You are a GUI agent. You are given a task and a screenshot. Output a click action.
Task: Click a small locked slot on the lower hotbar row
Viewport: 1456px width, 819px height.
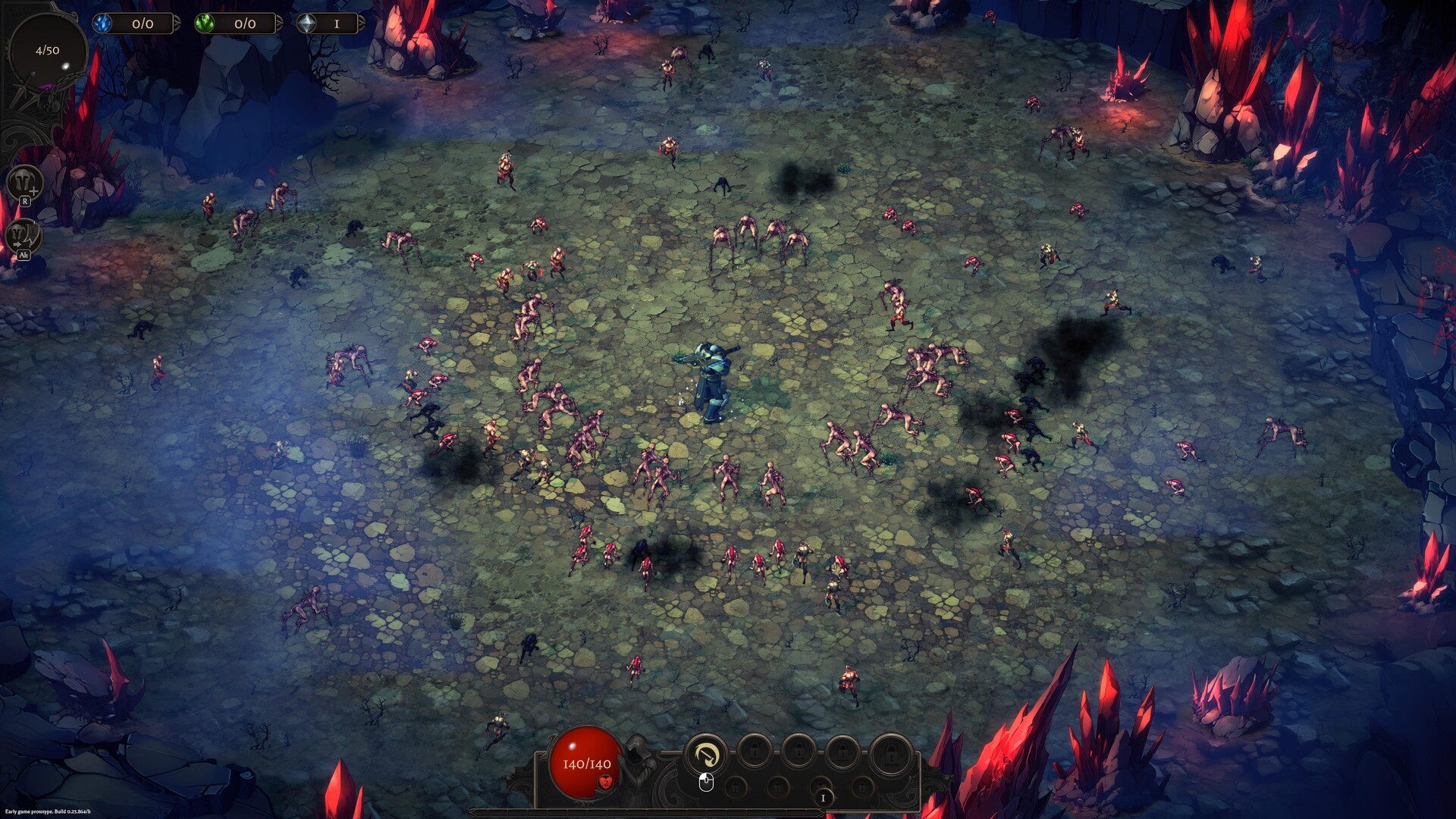pos(735,786)
